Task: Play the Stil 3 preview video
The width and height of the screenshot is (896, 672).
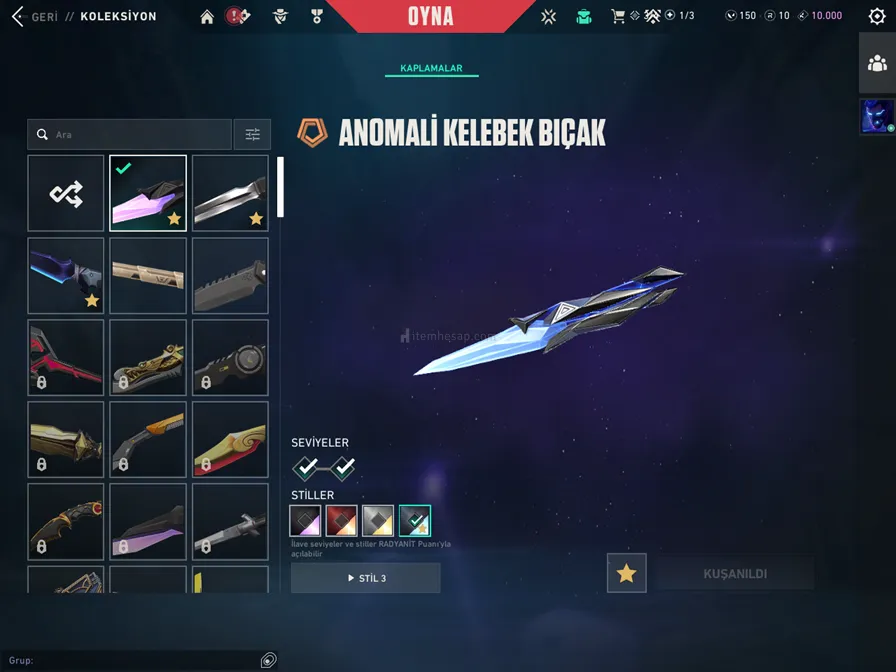Action: tap(365, 578)
